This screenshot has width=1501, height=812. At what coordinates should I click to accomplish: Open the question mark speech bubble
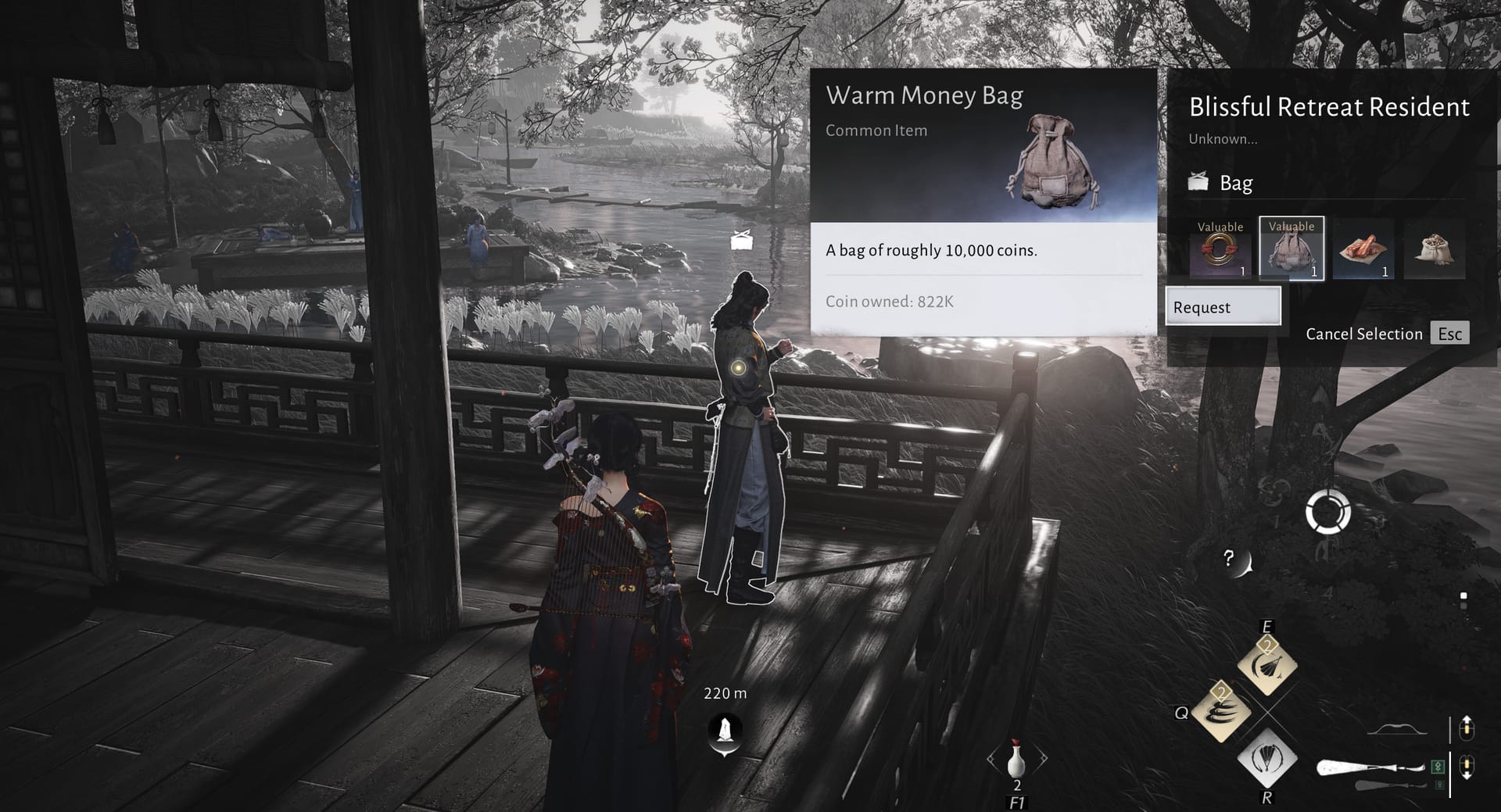pos(1234,560)
